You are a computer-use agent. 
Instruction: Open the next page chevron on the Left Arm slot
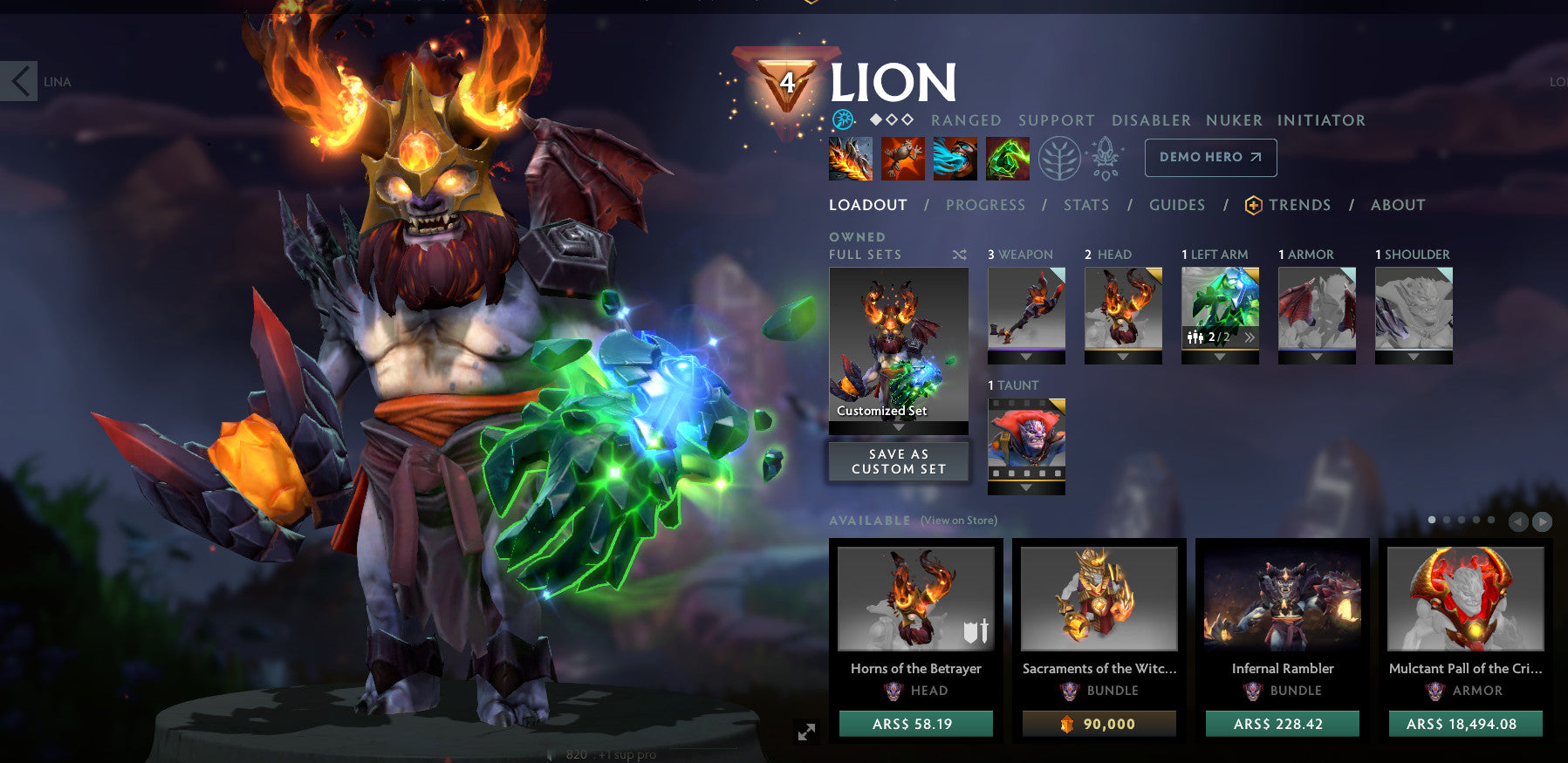click(x=1250, y=337)
